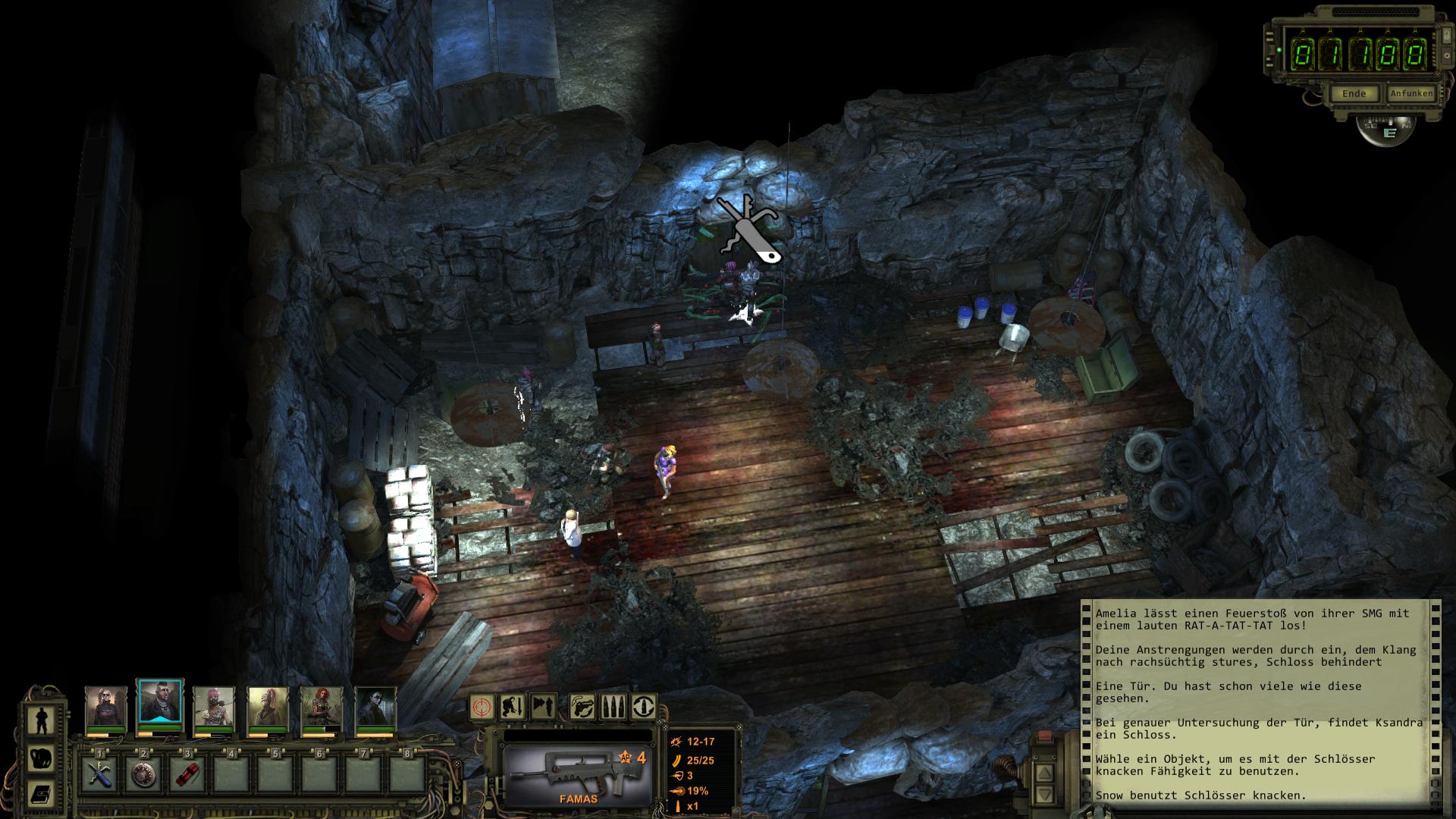The width and height of the screenshot is (1456, 819).
Task: Select the safe dial in hotbar slot 2
Action: (143, 774)
